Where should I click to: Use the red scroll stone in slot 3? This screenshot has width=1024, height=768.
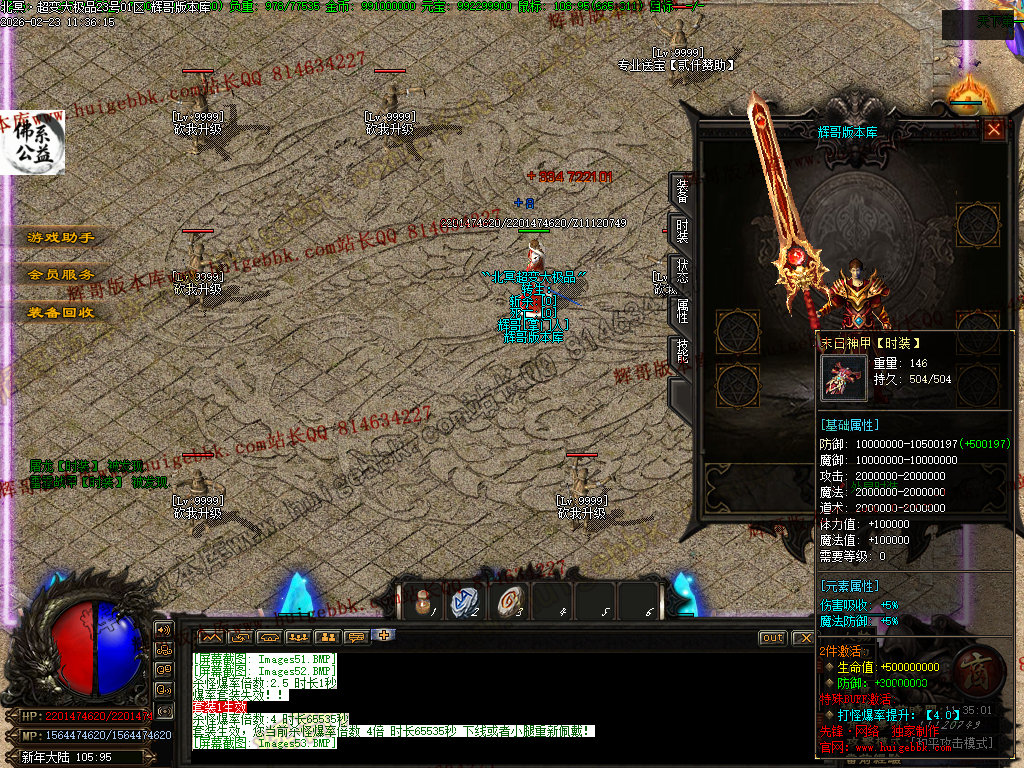(508, 602)
